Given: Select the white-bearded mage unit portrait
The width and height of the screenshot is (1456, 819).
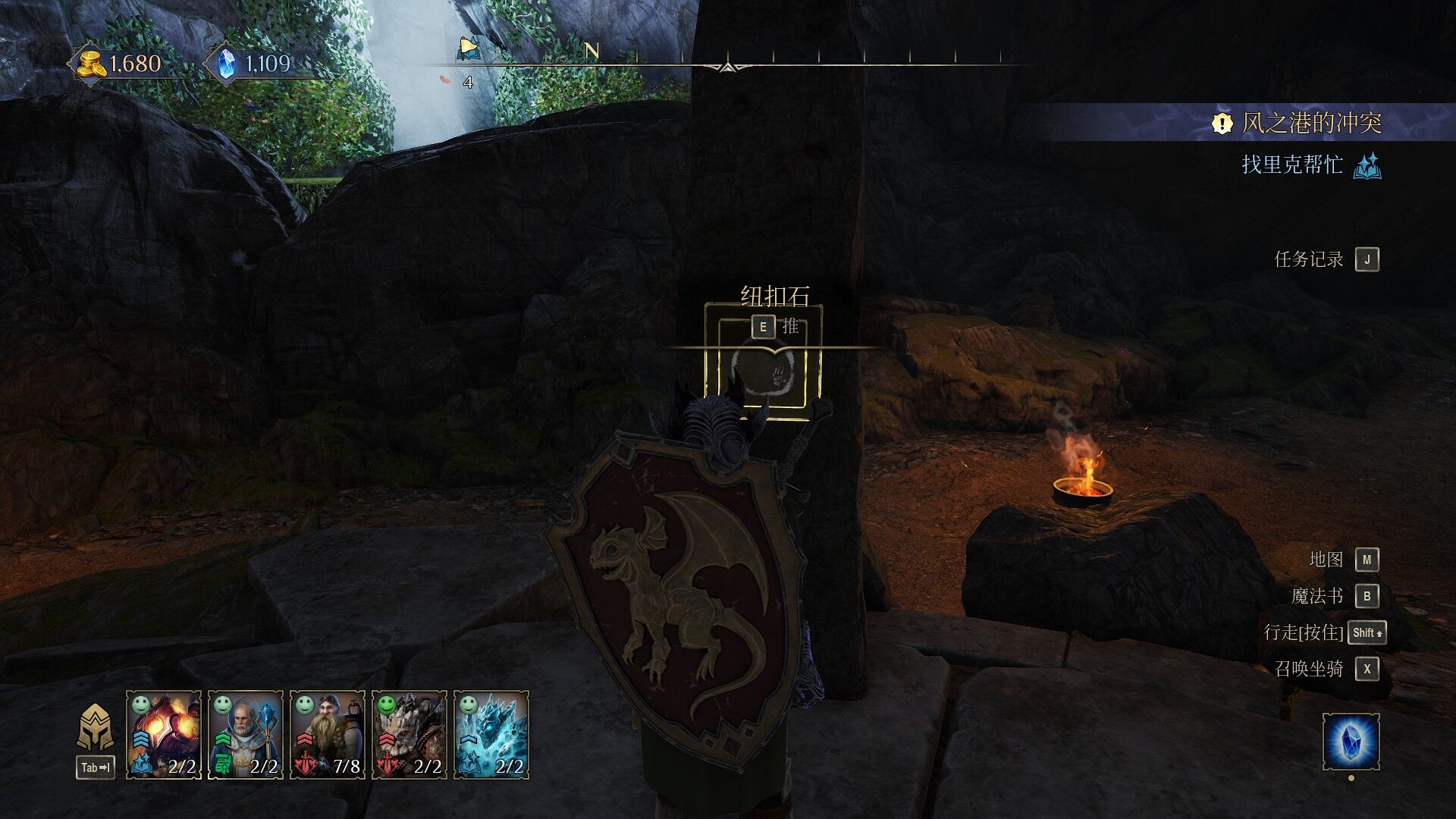Looking at the screenshot, I should click(245, 734).
